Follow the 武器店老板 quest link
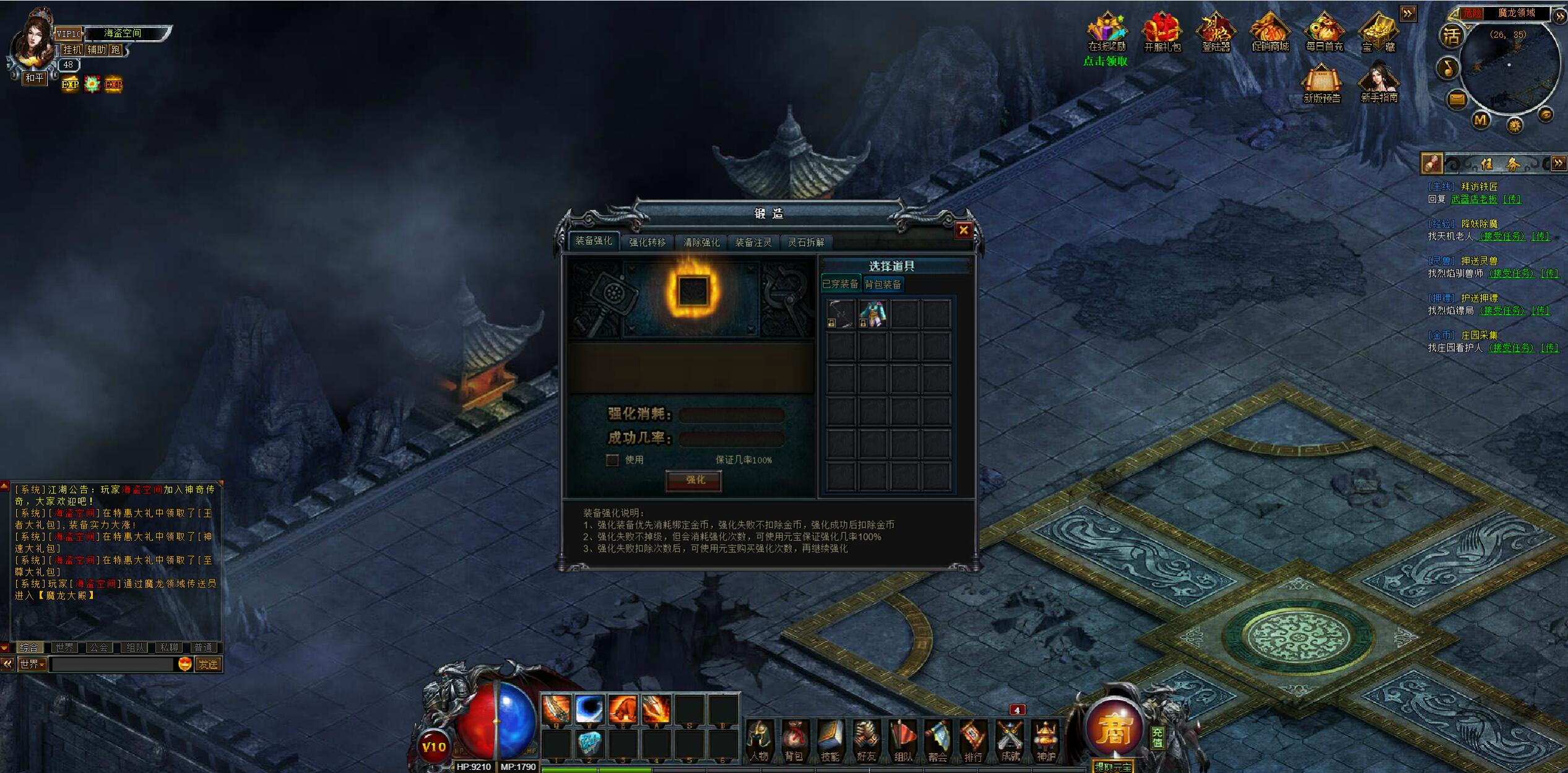The width and height of the screenshot is (1568, 773). click(x=1474, y=199)
